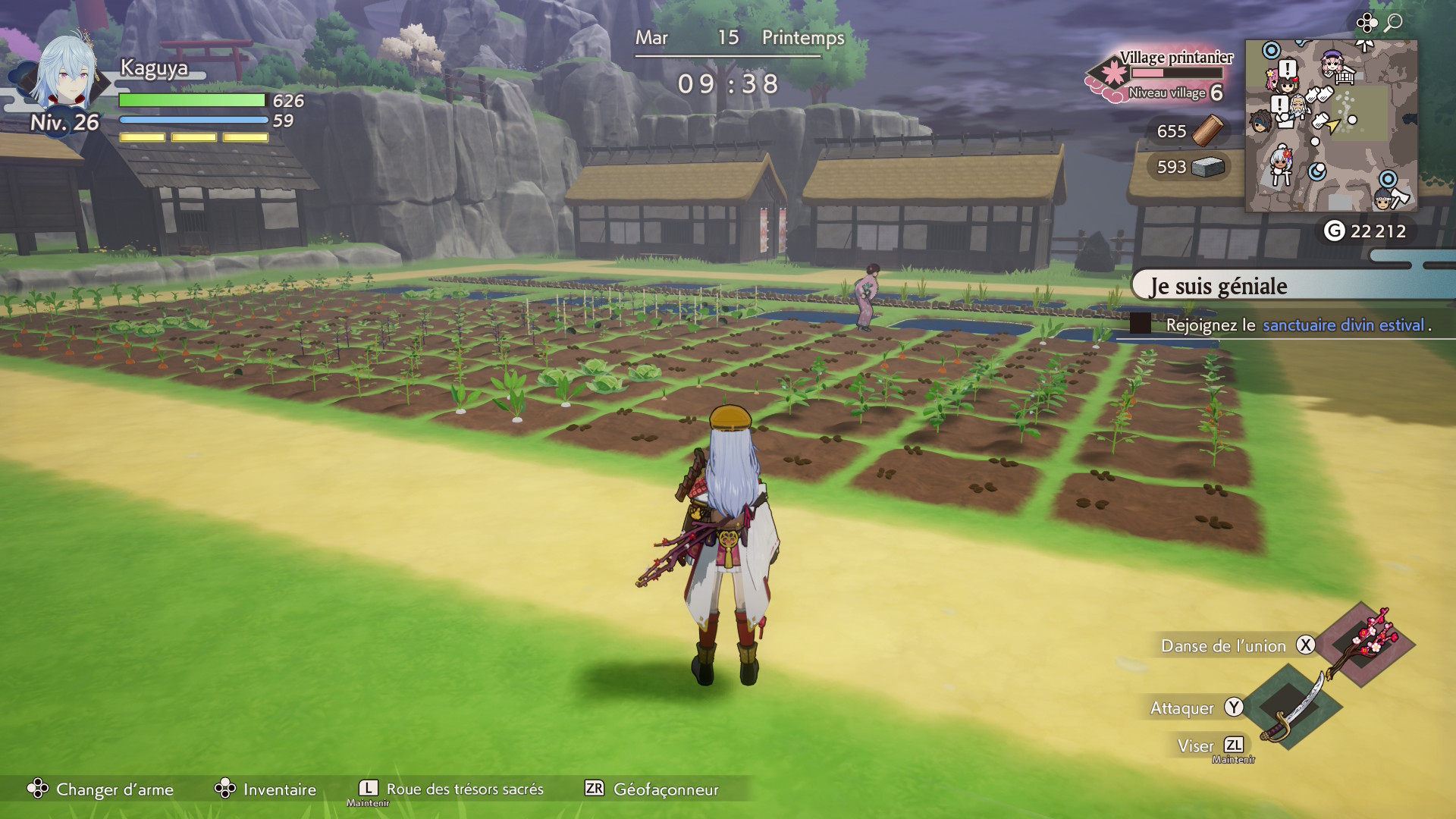Select the cherry branch Danse de l'union slot
Image resolution: width=1456 pixels, height=819 pixels.
(1365, 644)
